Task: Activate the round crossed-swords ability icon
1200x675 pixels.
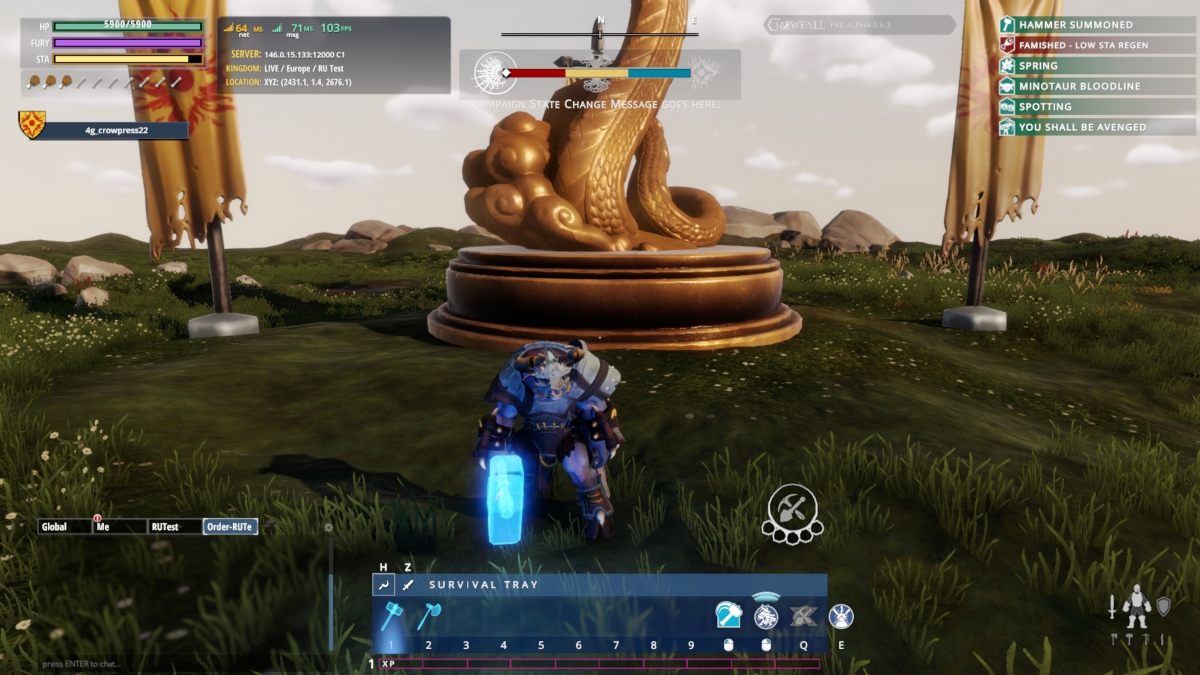Action: 841,616
